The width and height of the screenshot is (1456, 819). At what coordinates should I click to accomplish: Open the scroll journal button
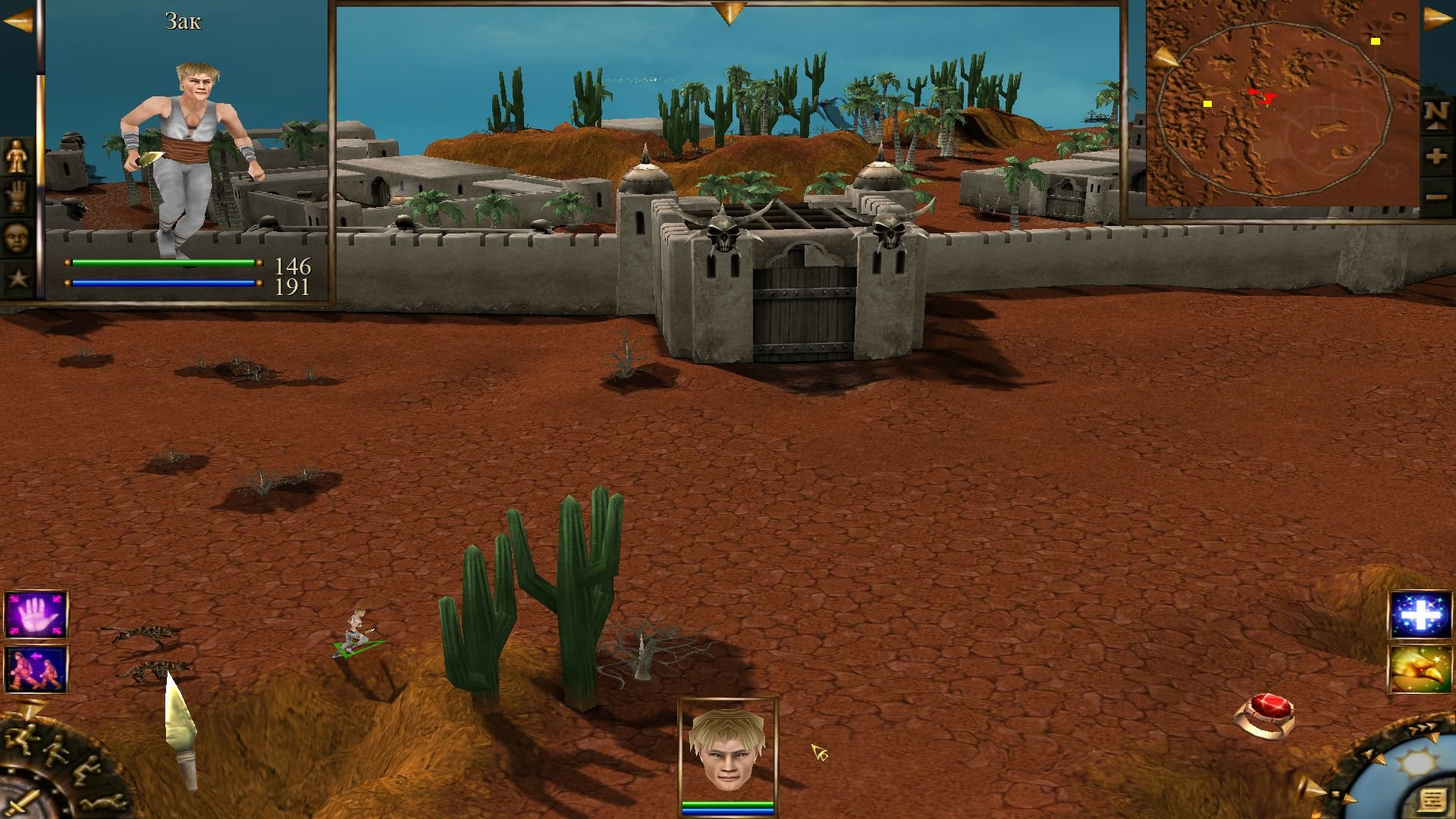[x=1431, y=800]
